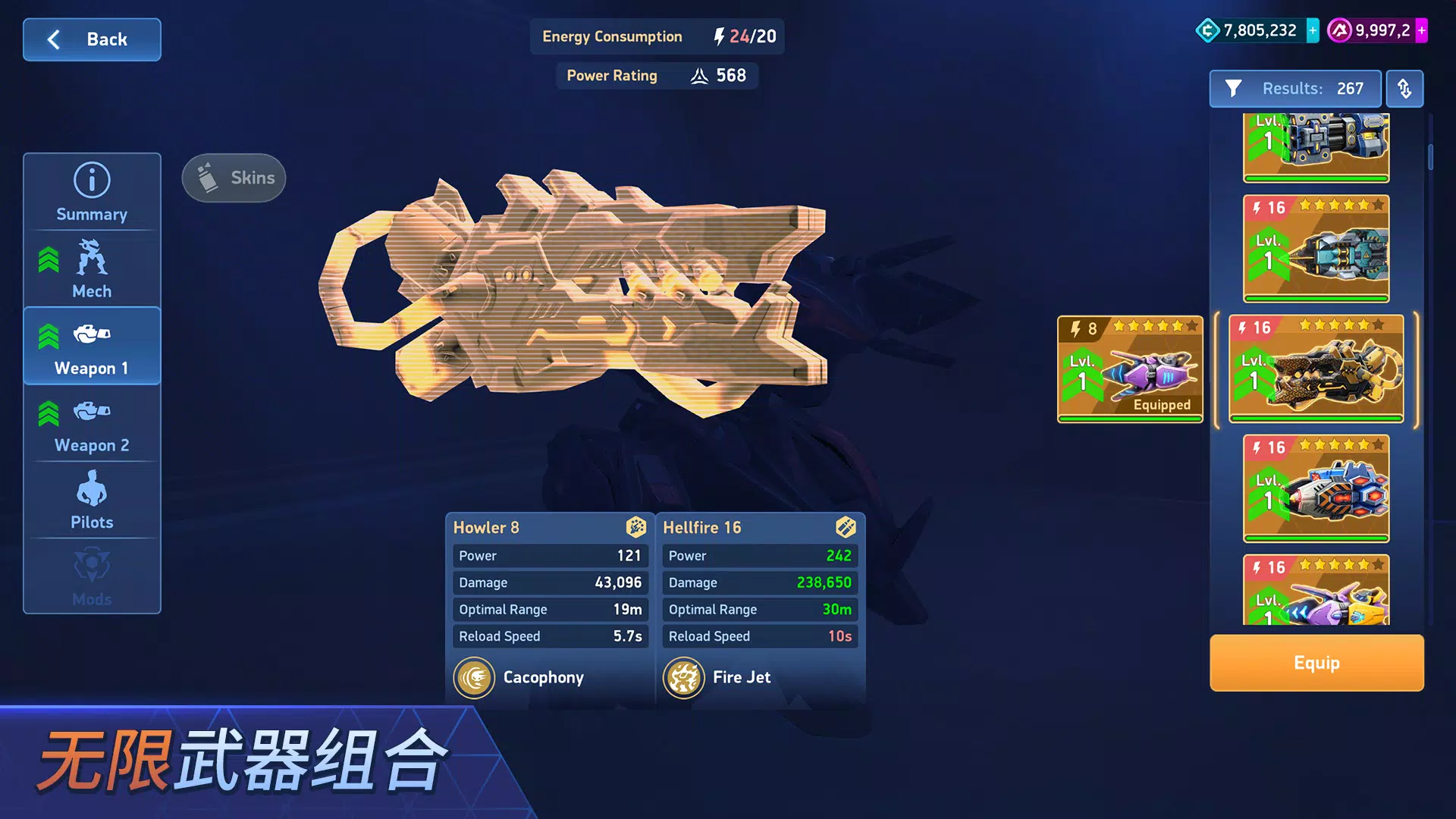The image size is (1456, 819).
Task: Select the blue level 16 weapon below Hellfire
Action: [x=1316, y=489]
